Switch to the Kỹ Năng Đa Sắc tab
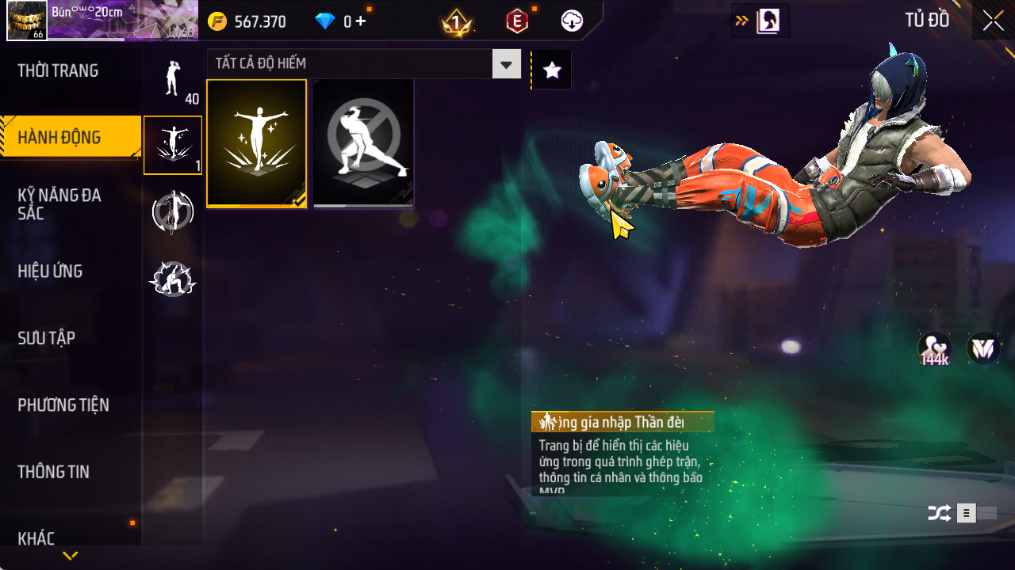The width and height of the screenshot is (1015, 570). (x=59, y=204)
